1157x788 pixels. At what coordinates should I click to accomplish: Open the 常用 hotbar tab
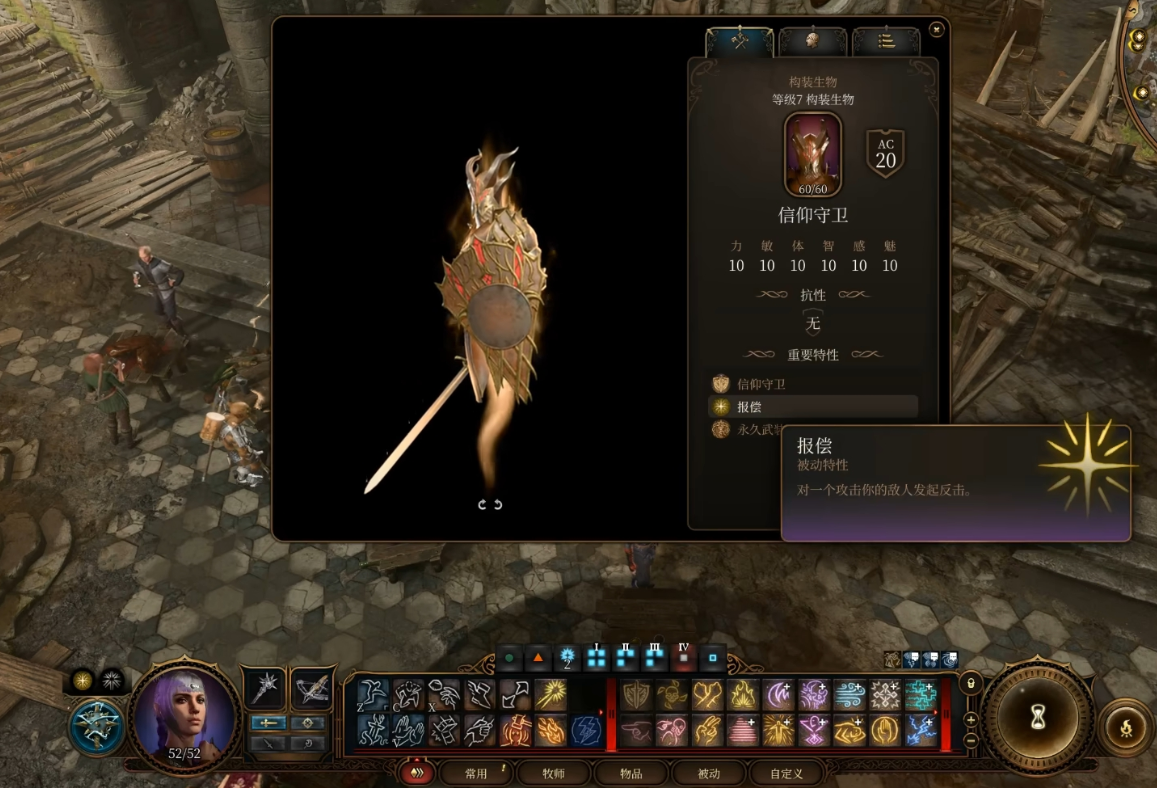[477, 773]
